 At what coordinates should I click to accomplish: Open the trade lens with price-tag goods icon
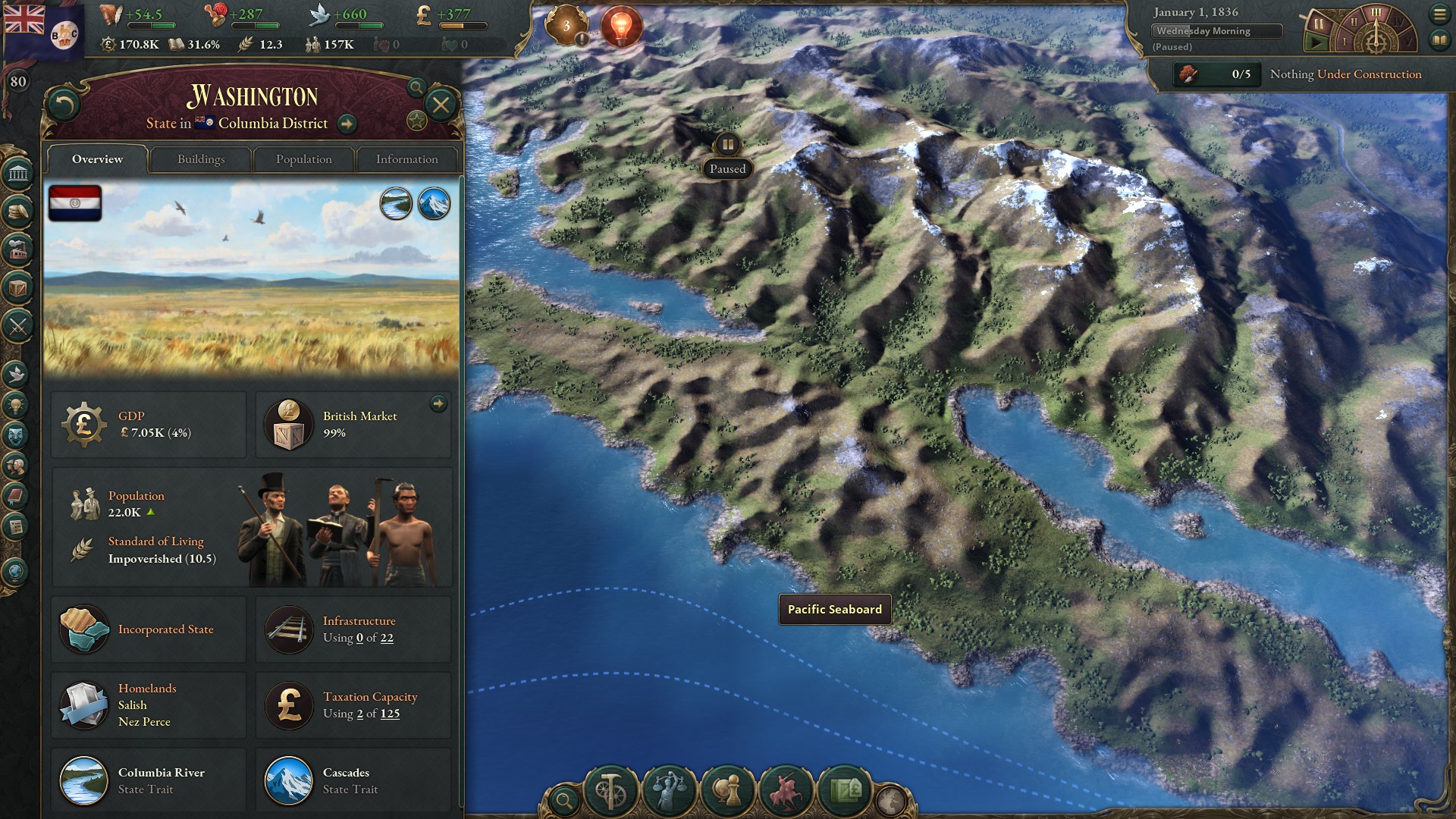845,791
